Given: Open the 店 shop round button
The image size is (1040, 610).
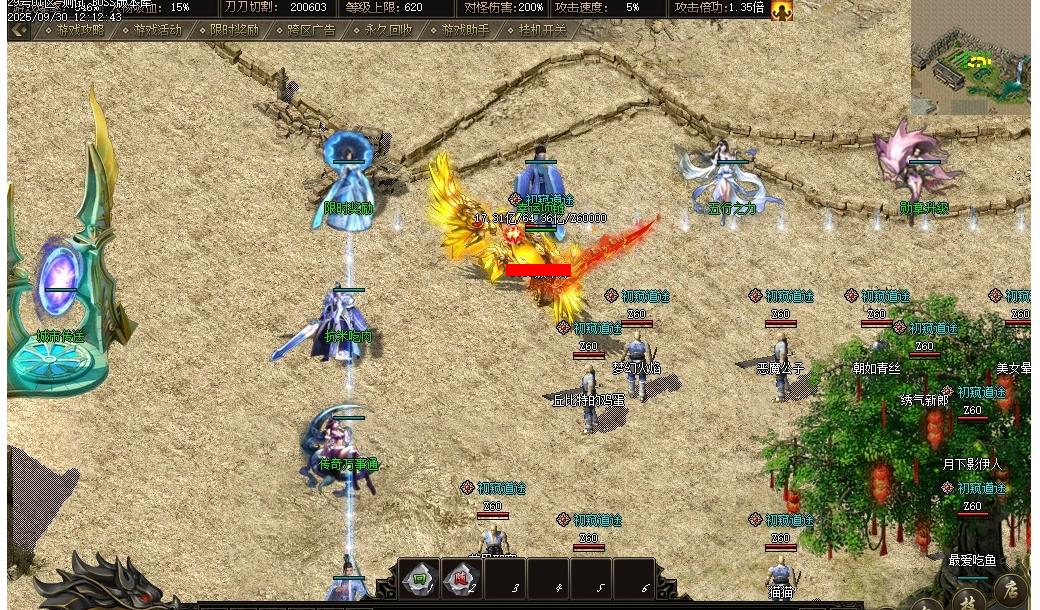Looking at the screenshot, I should 1011,589.
